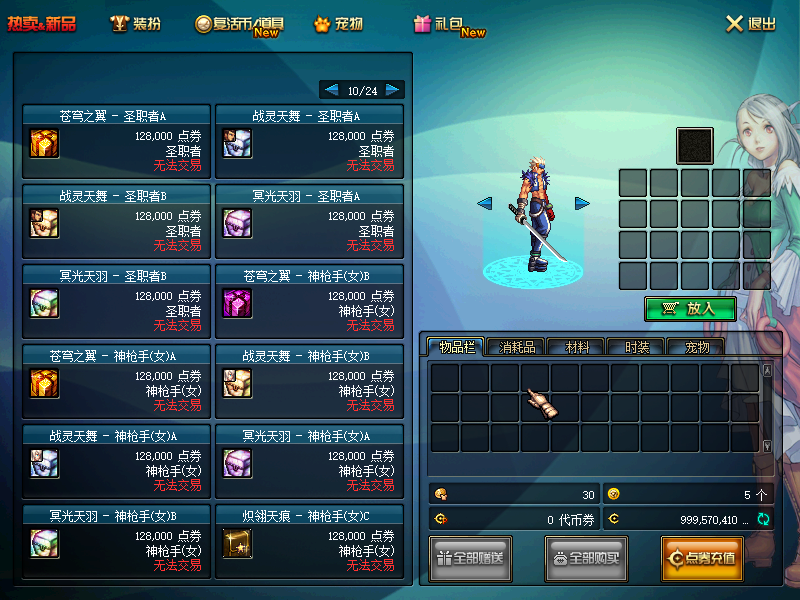The height and width of the screenshot is (600, 800).
Task: Rotate character preview left
Action: pos(485,204)
